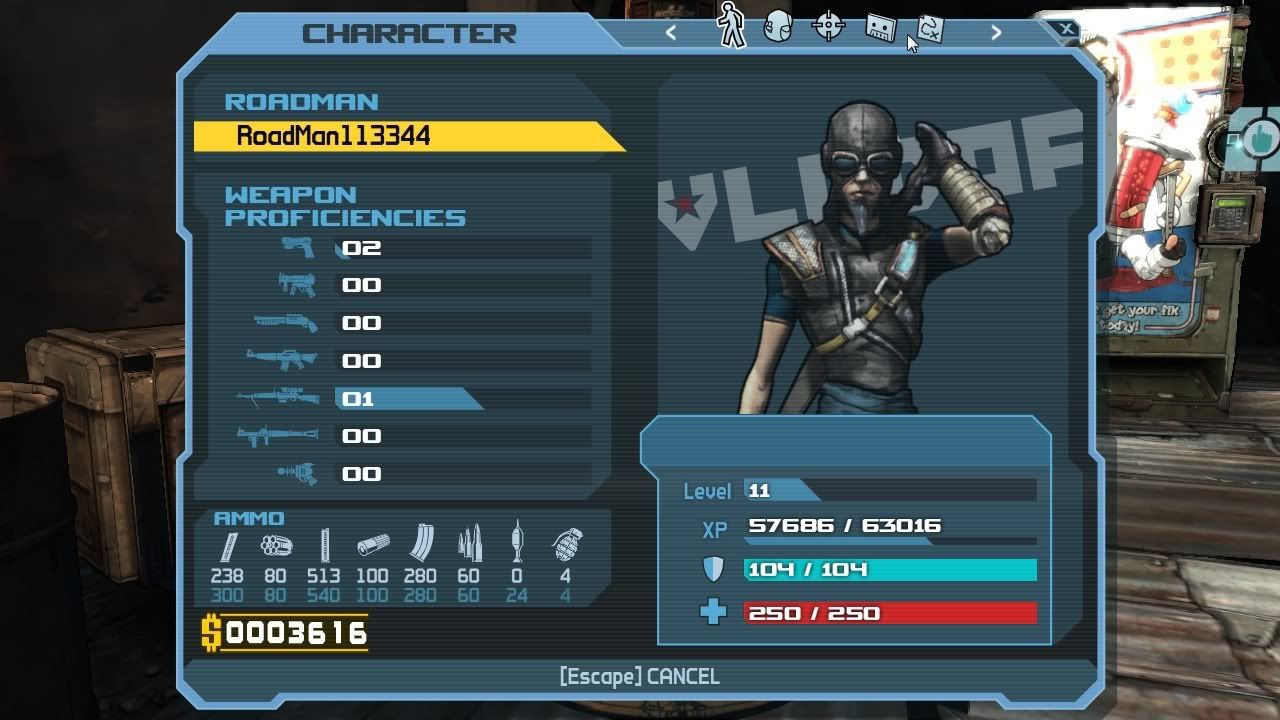Image resolution: width=1280 pixels, height=720 pixels.
Task: Select the submachine gun proficiency row
Action: 420,286
